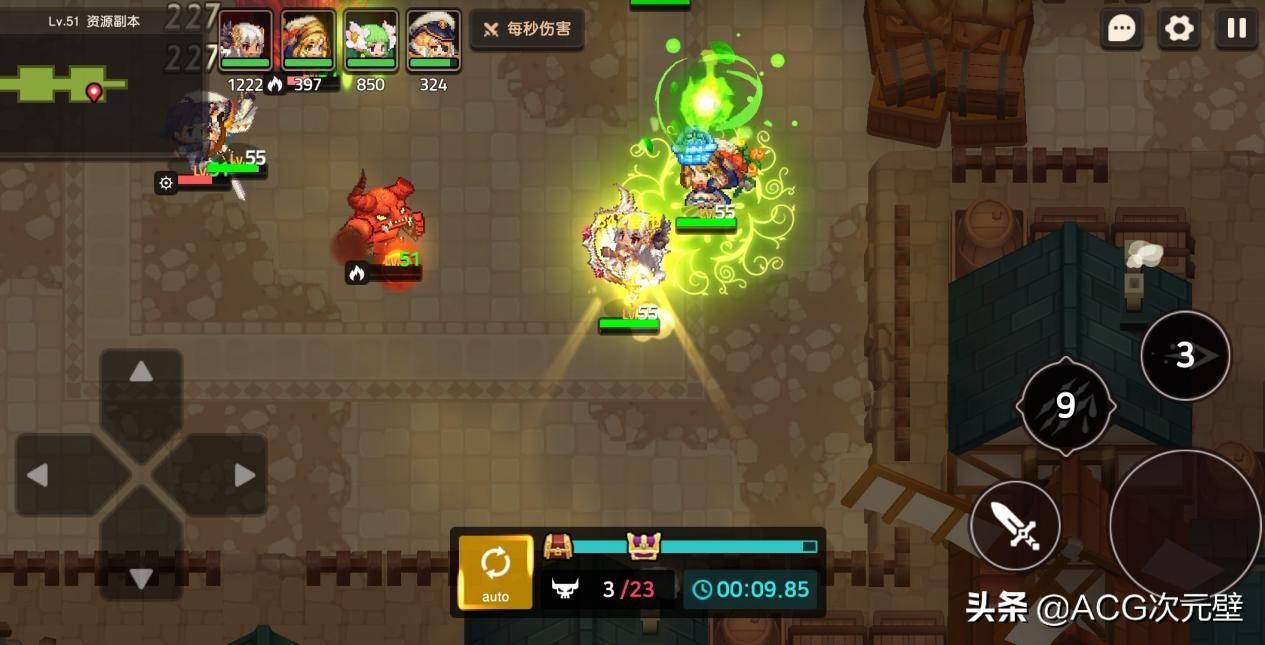Open the chat bubble button
Screen dimensions: 1265x645
(x=1122, y=29)
